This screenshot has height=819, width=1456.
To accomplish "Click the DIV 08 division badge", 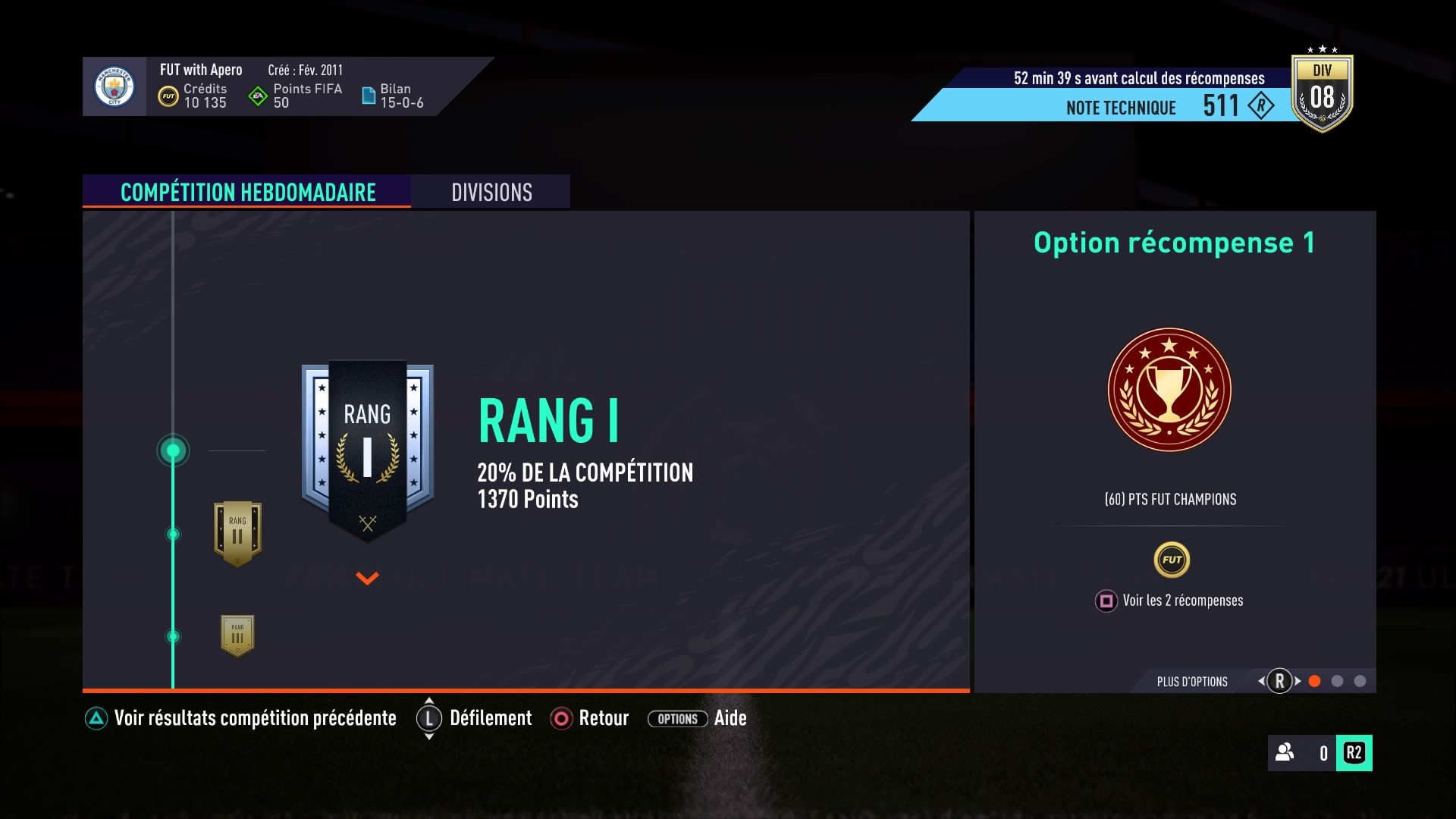I will click(1323, 92).
